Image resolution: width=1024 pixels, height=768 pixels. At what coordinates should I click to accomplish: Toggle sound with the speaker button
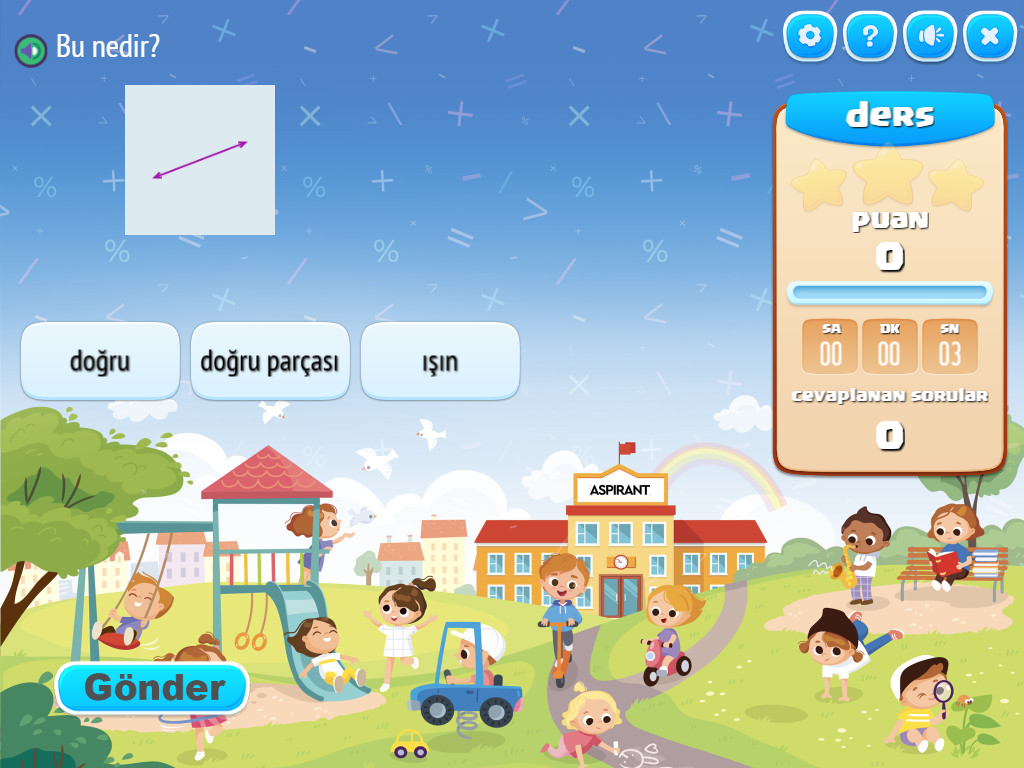930,37
